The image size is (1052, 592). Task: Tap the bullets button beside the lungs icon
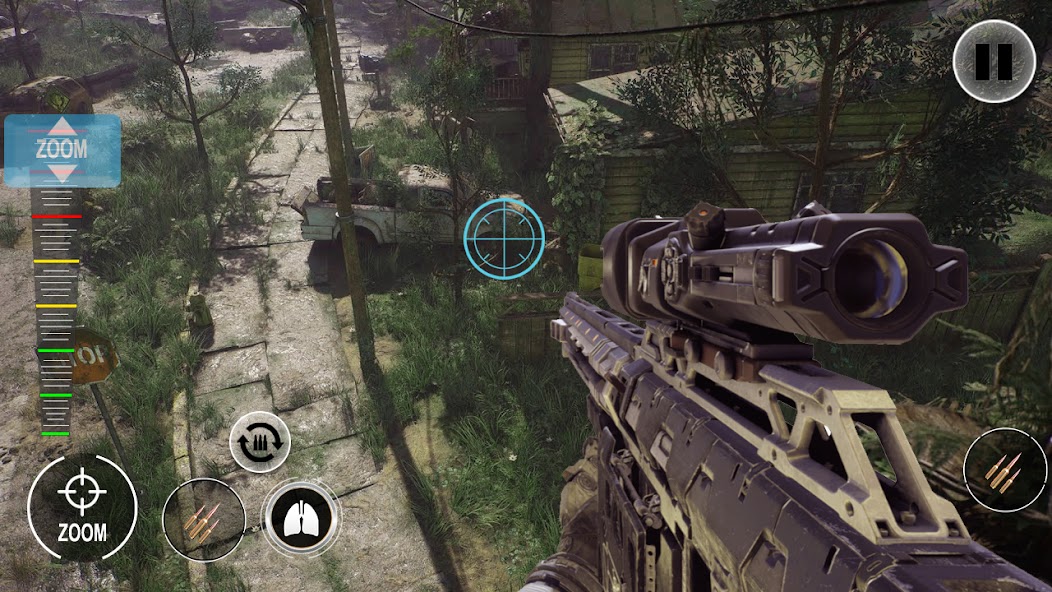[x=204, y=520]
